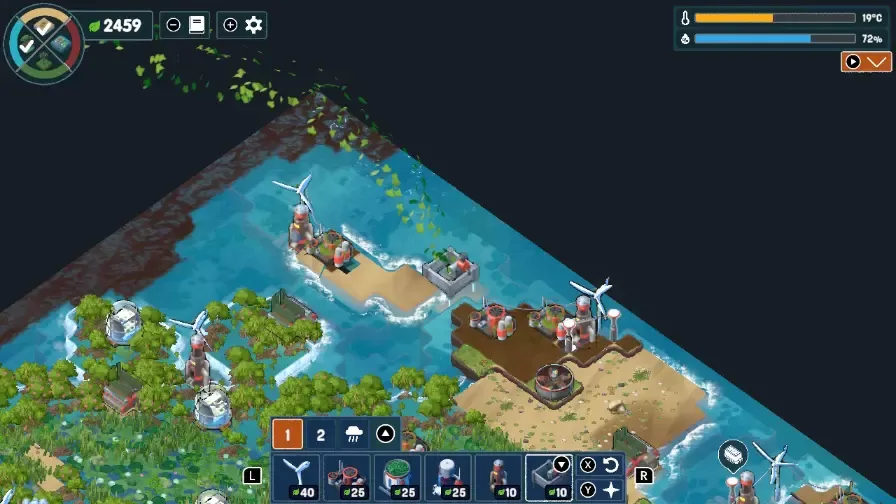Open the gear settings menu
Image resolution: width=896 pixels, height=504 pixels.
(254, 25)
